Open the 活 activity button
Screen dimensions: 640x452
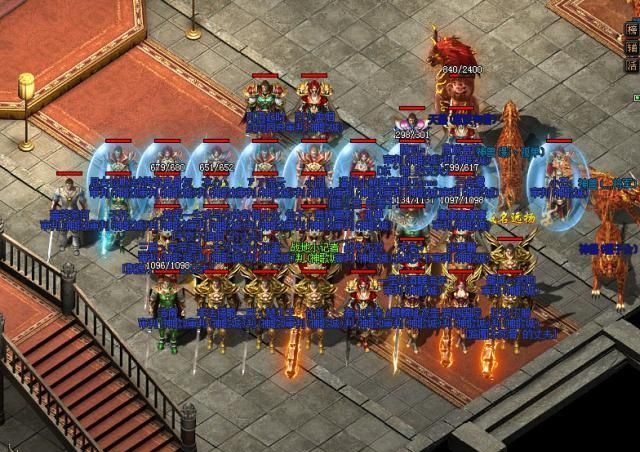coord(631,64)
